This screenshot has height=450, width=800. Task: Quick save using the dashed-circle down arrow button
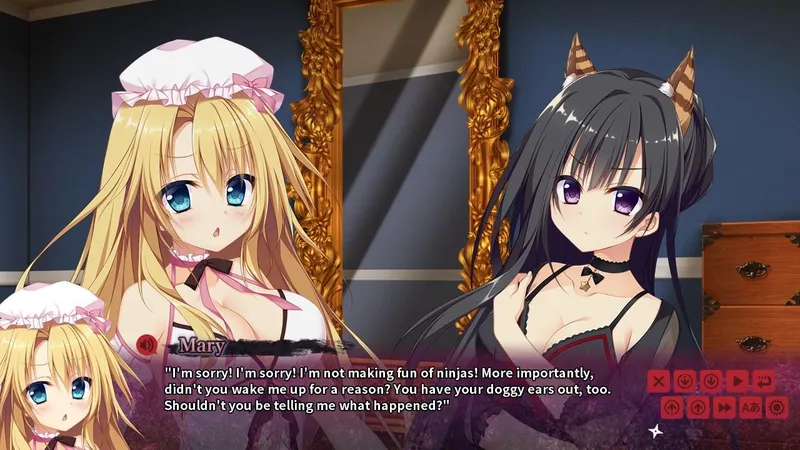685,381
